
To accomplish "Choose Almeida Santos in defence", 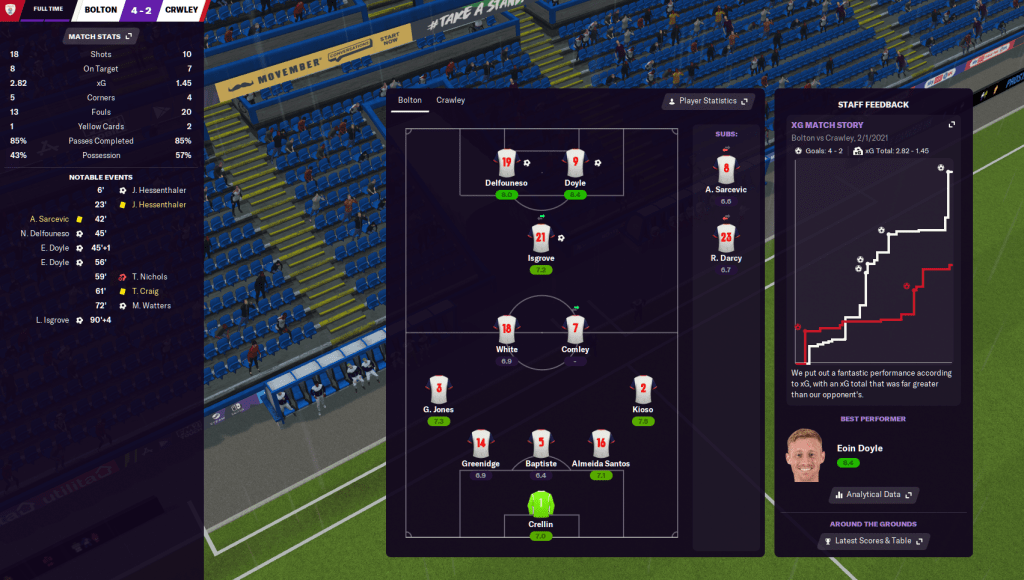I will 600,443.
